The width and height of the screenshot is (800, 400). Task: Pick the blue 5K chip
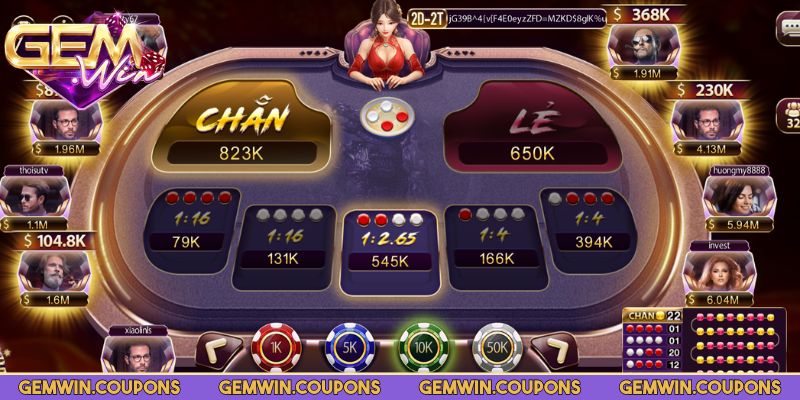(347, 346)
